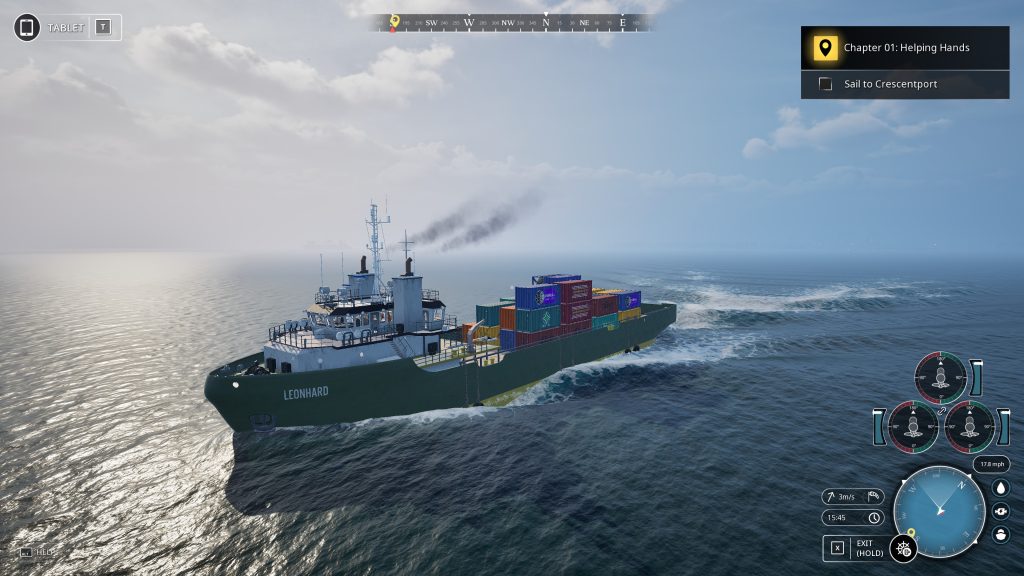Click the yellow waypoint marker on compass bar
The image size is (1024, 576).
click(394, 20)
